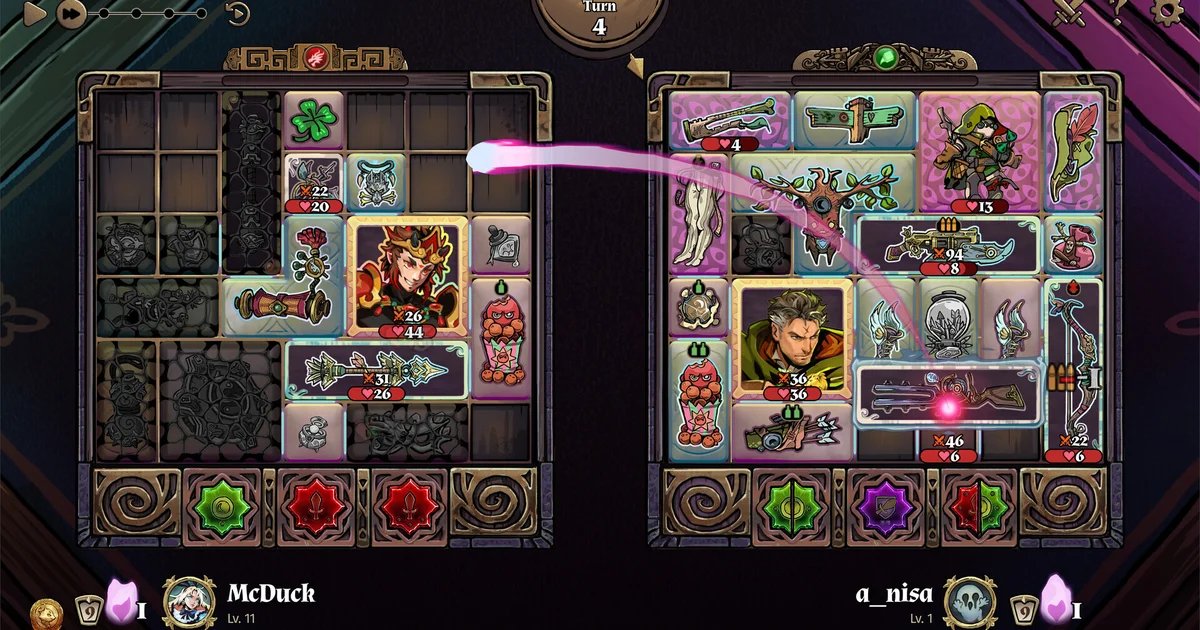Click the gold coin icon beside McDuck
This screenshot has width=1200, height=630.
point(46,612)
